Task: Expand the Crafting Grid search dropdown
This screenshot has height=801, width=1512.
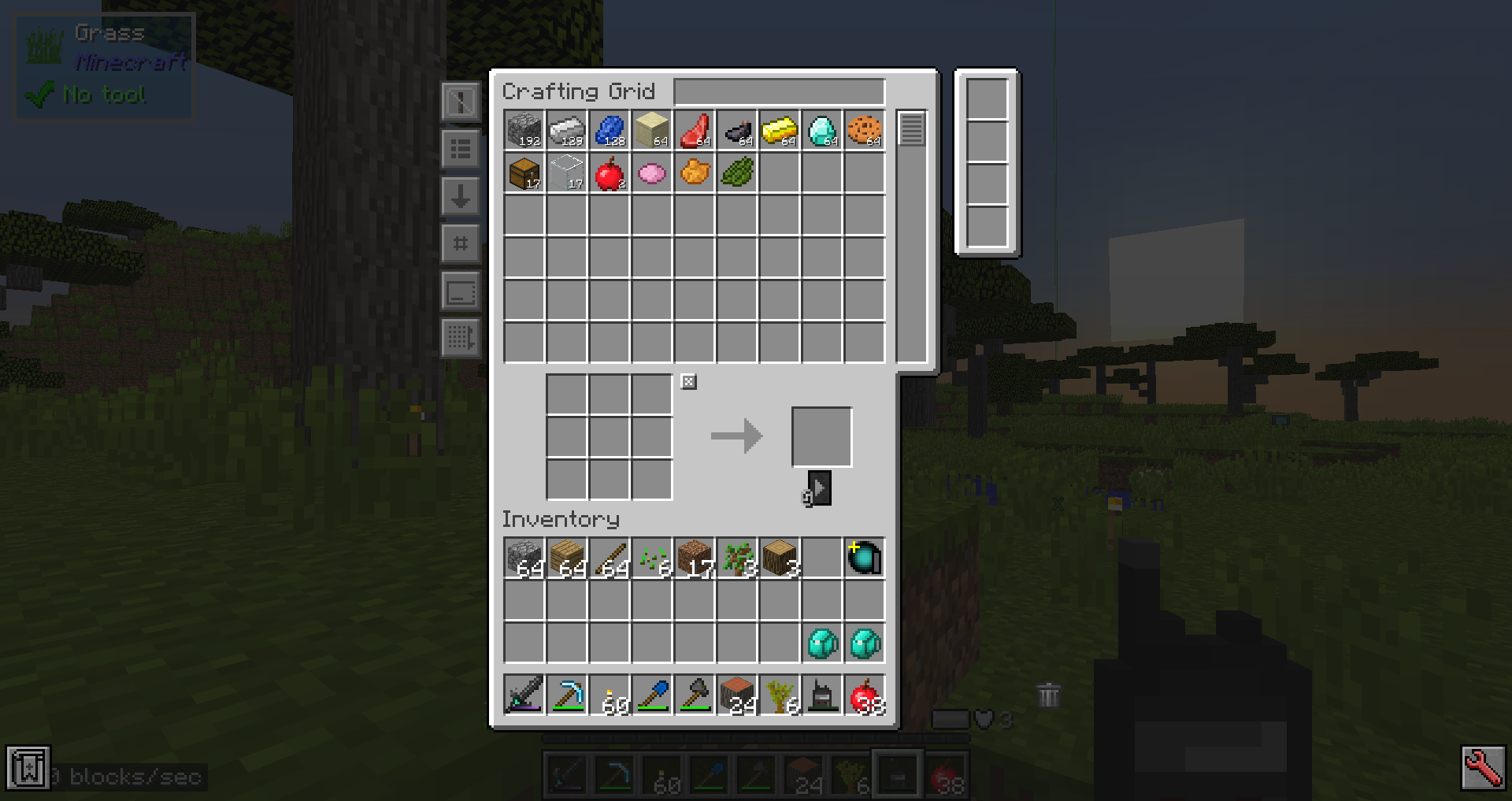Action: tap(778, 91)
